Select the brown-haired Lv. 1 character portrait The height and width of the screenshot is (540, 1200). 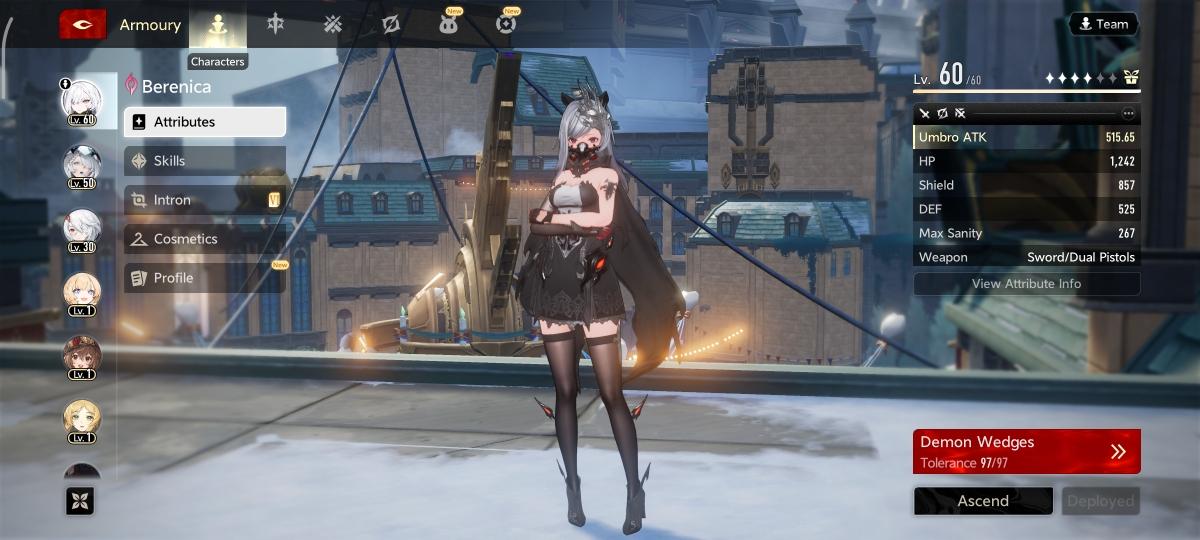click(x=82, y=355)
